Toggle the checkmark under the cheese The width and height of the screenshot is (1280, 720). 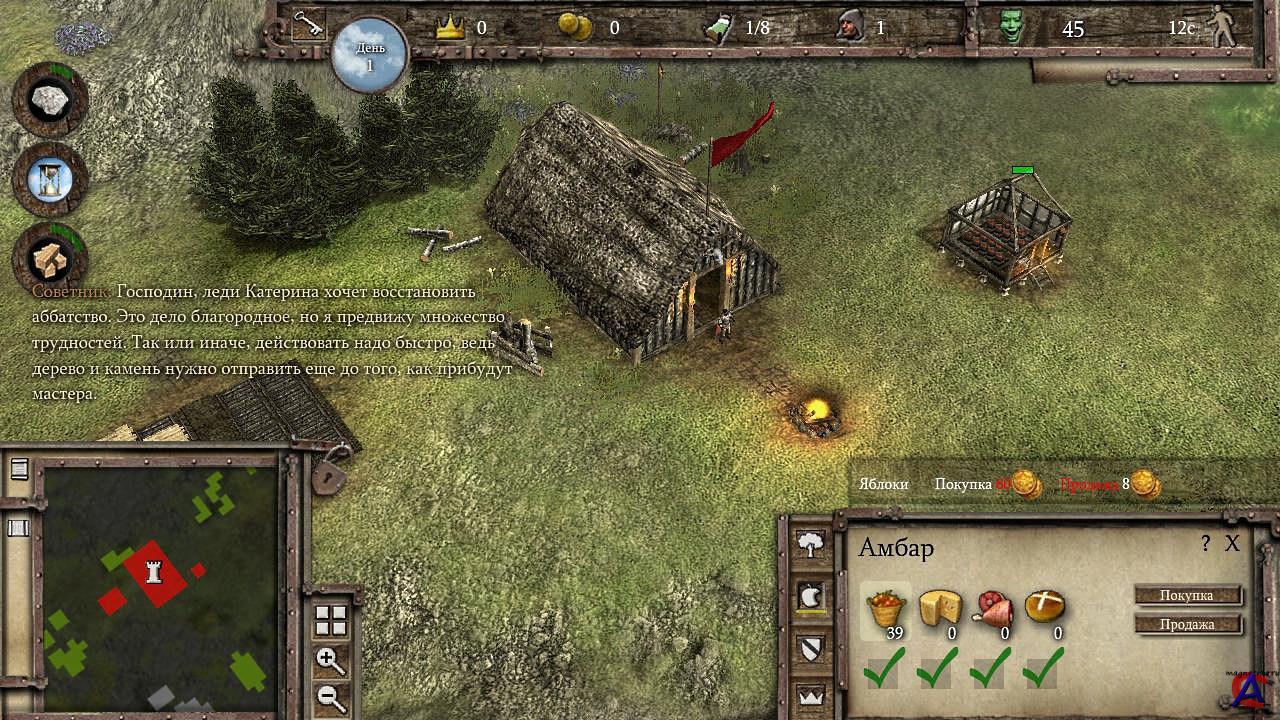[939, 668]
